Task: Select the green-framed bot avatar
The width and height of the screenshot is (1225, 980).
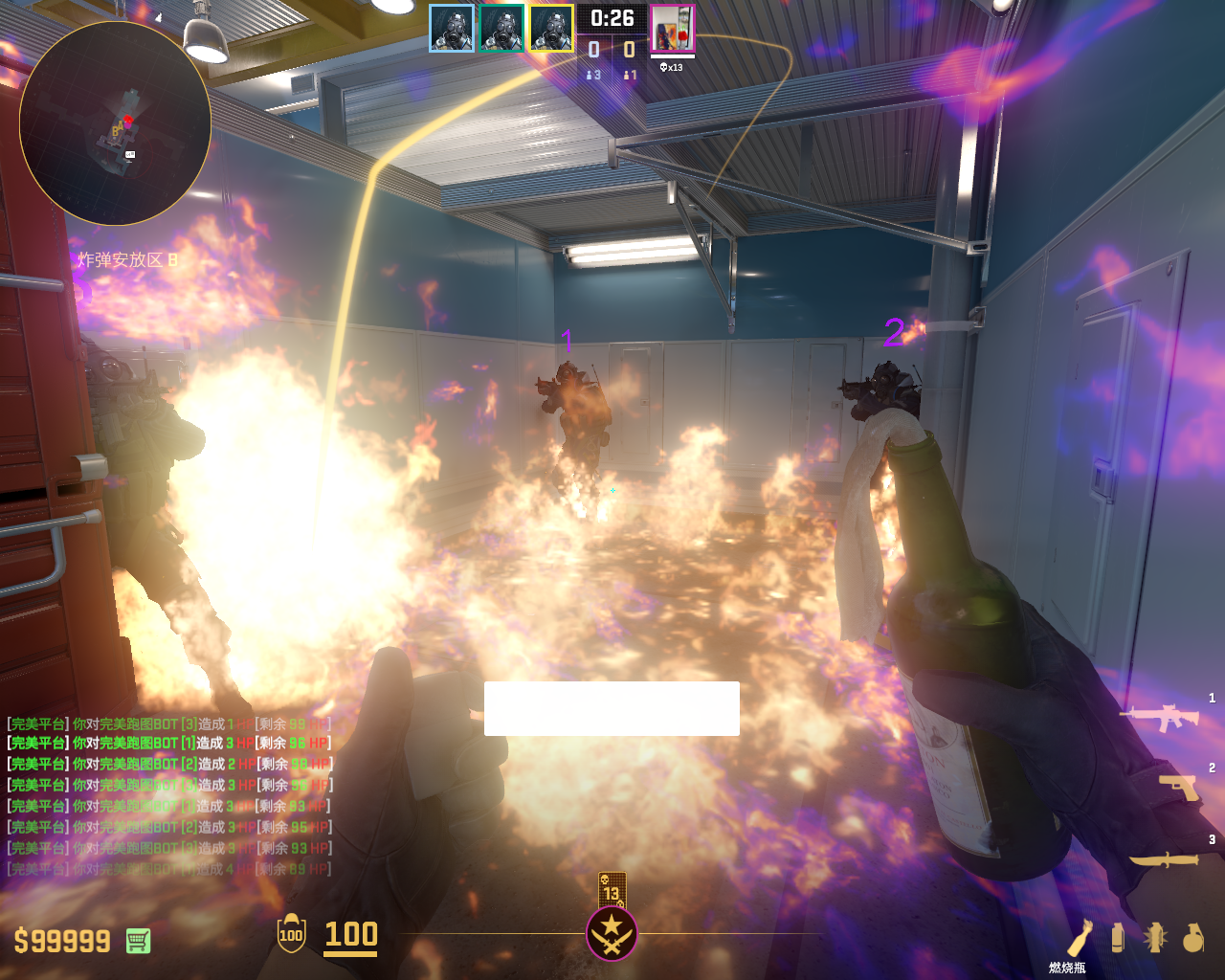Action: pyautogui.click(x=501, y=28)
